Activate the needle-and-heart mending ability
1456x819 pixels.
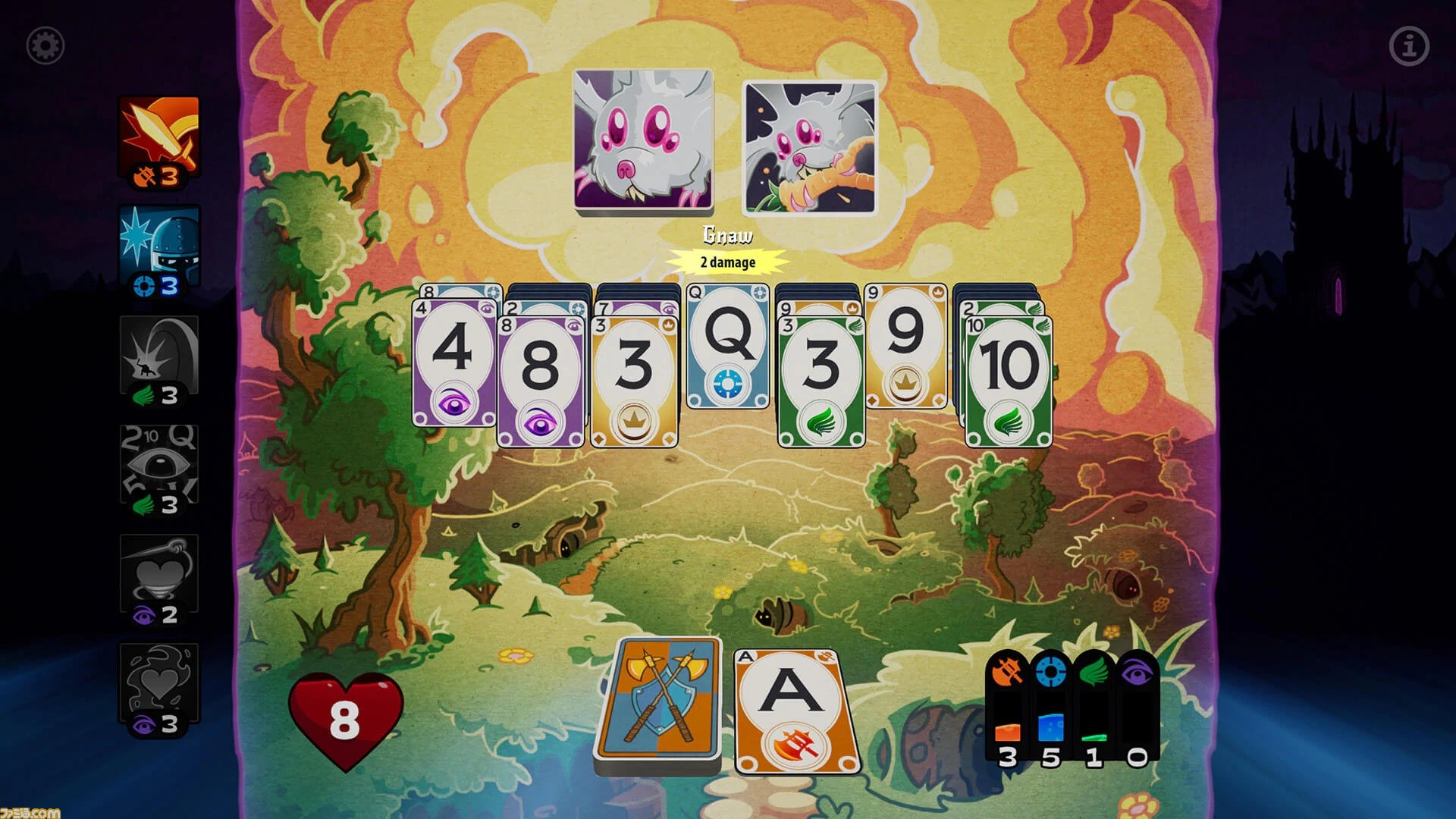(x=159, y=573)
